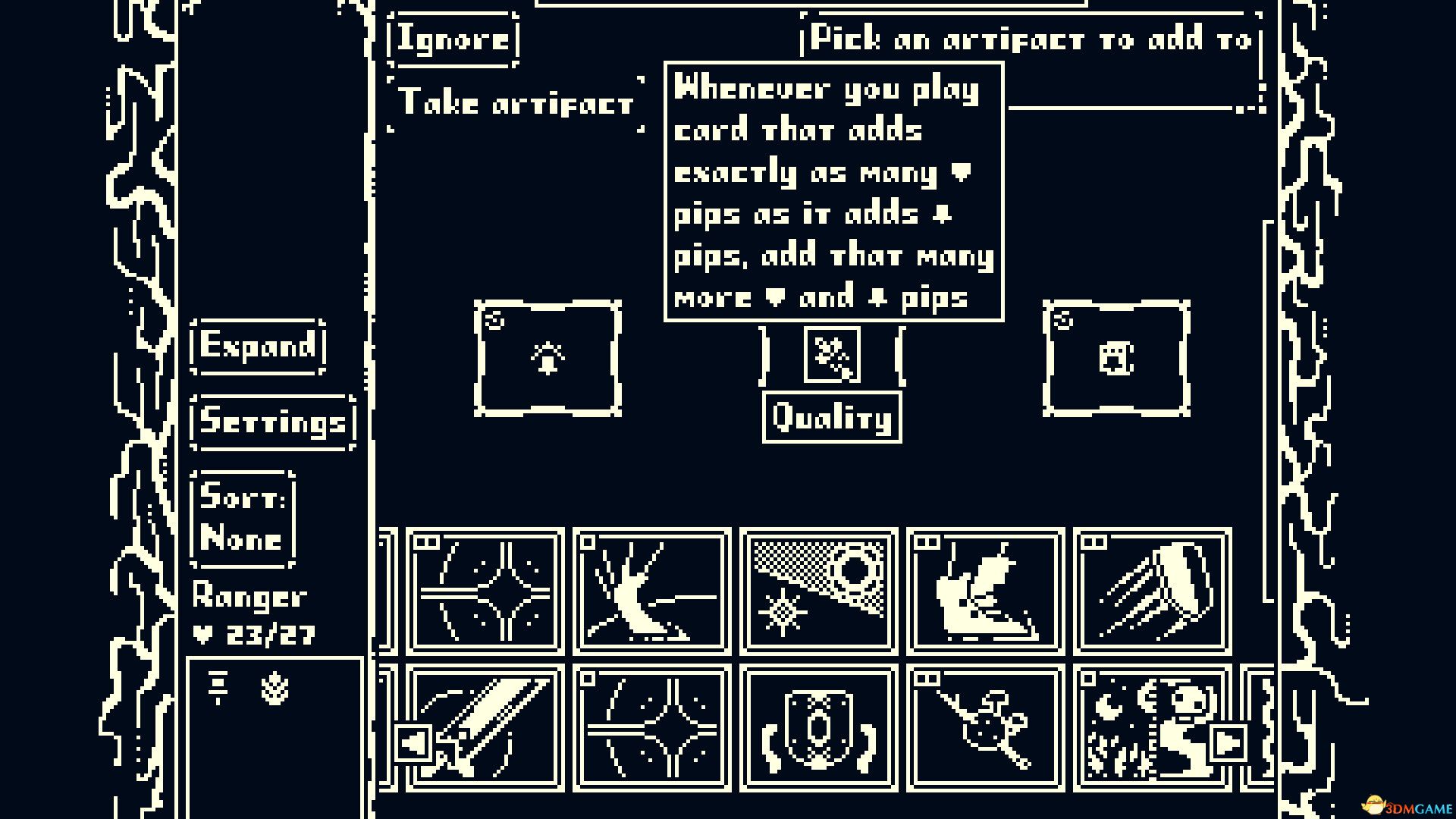Click the bell artifact in the left frame

pyautogui.click(x=548, y=357)
